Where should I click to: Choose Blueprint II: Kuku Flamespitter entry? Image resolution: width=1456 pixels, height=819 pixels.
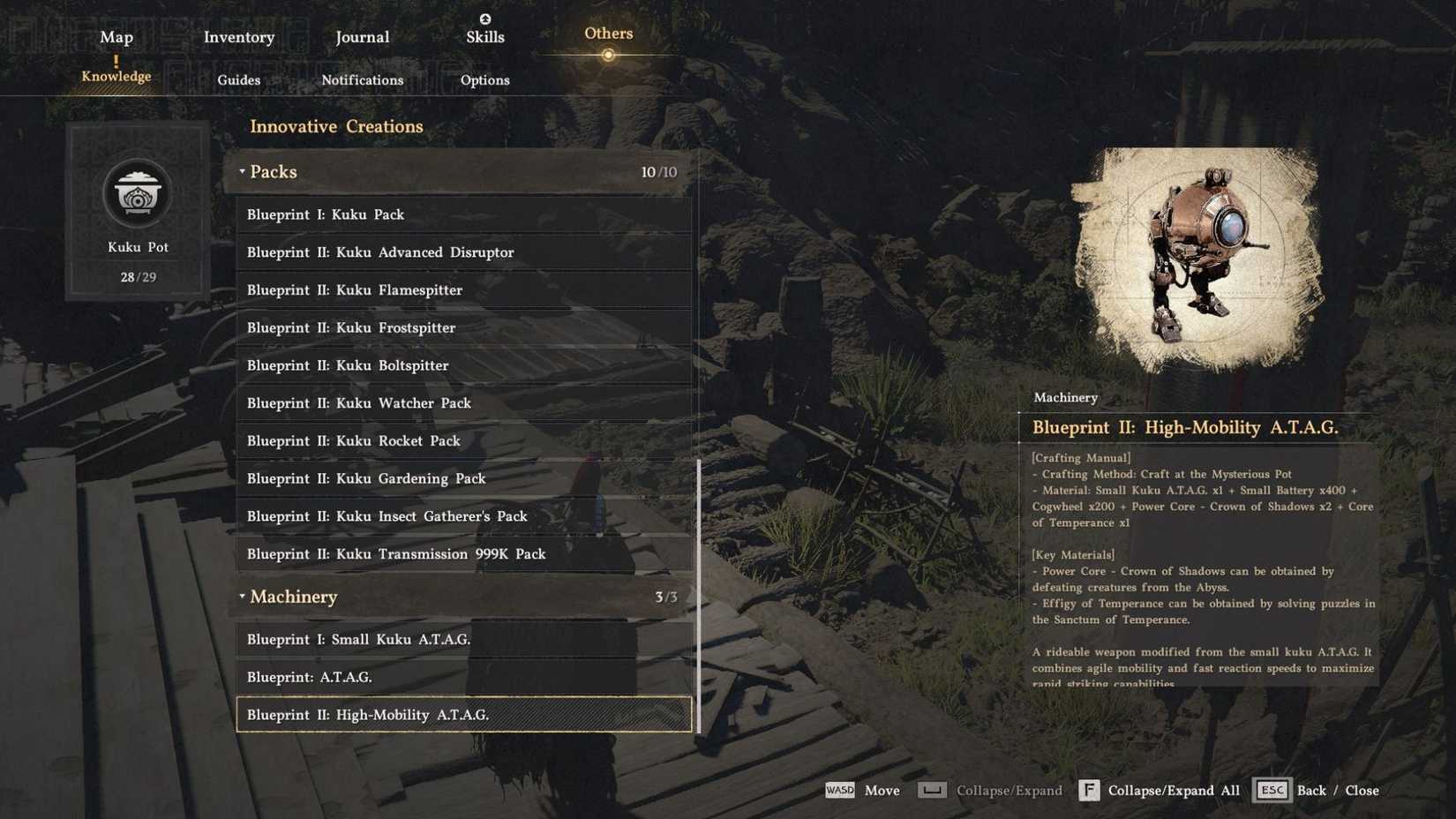point(463,289)
